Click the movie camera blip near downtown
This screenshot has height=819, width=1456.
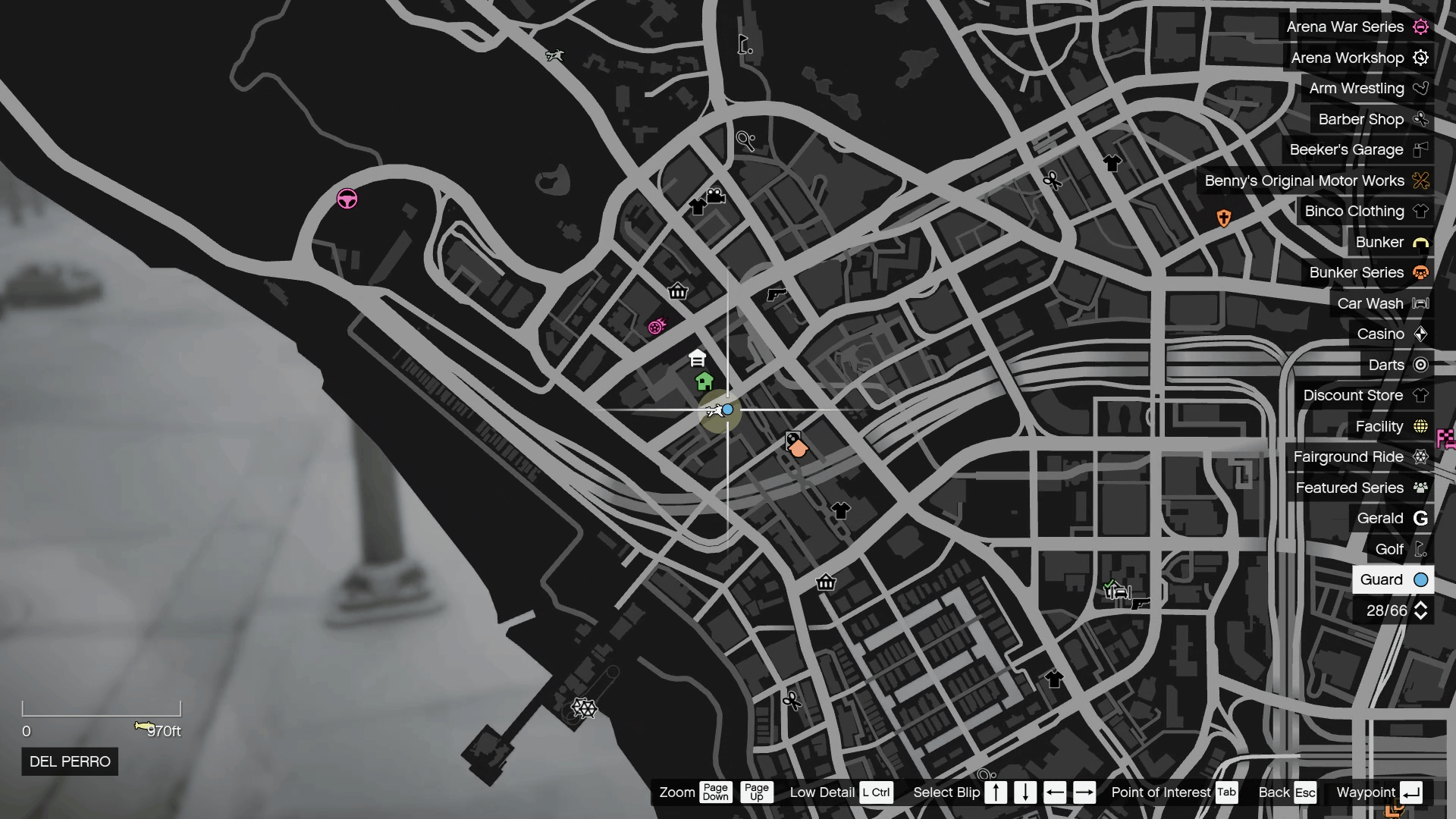coord(715,196)
